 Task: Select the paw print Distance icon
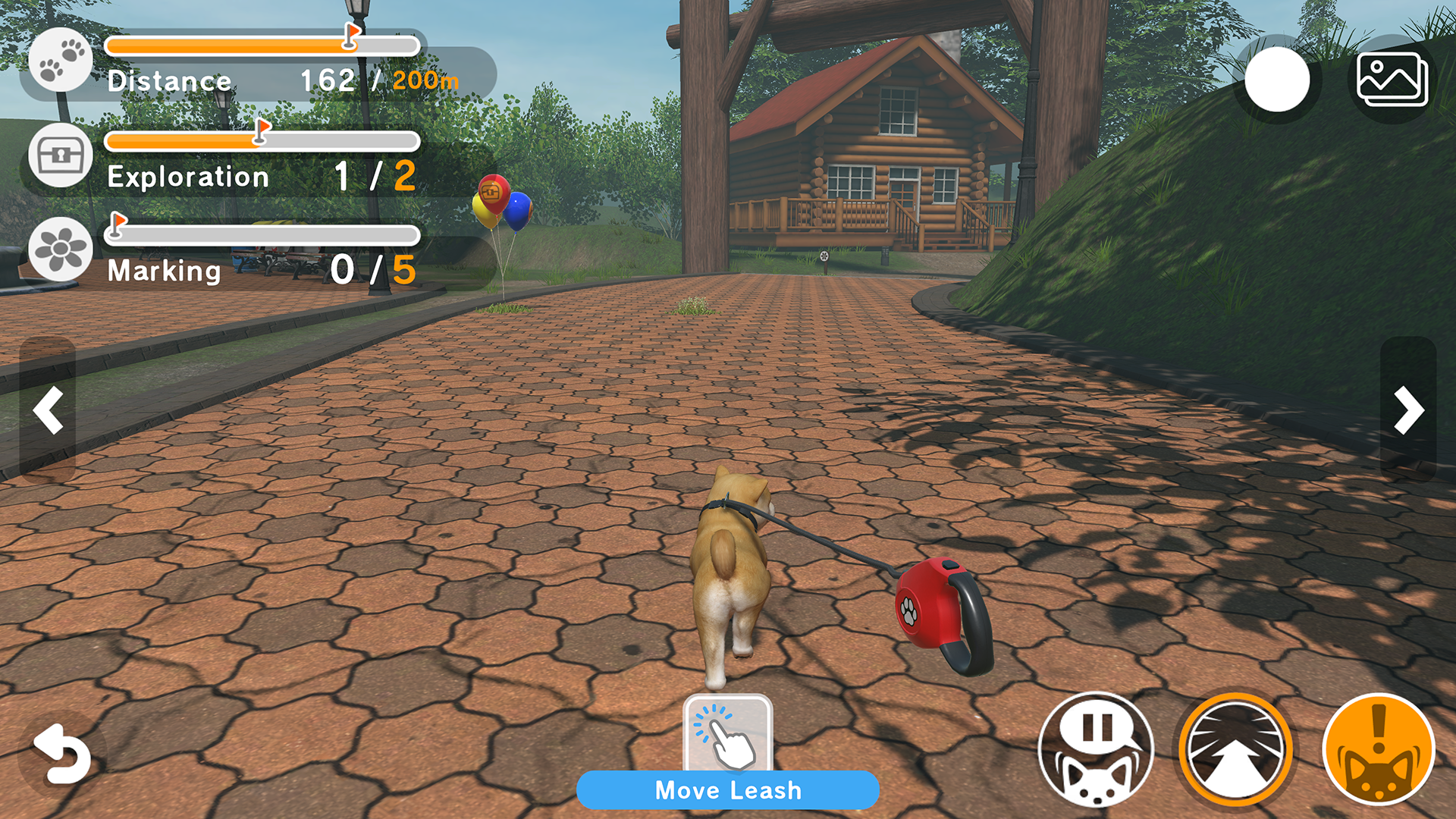[x=61, y=60]
